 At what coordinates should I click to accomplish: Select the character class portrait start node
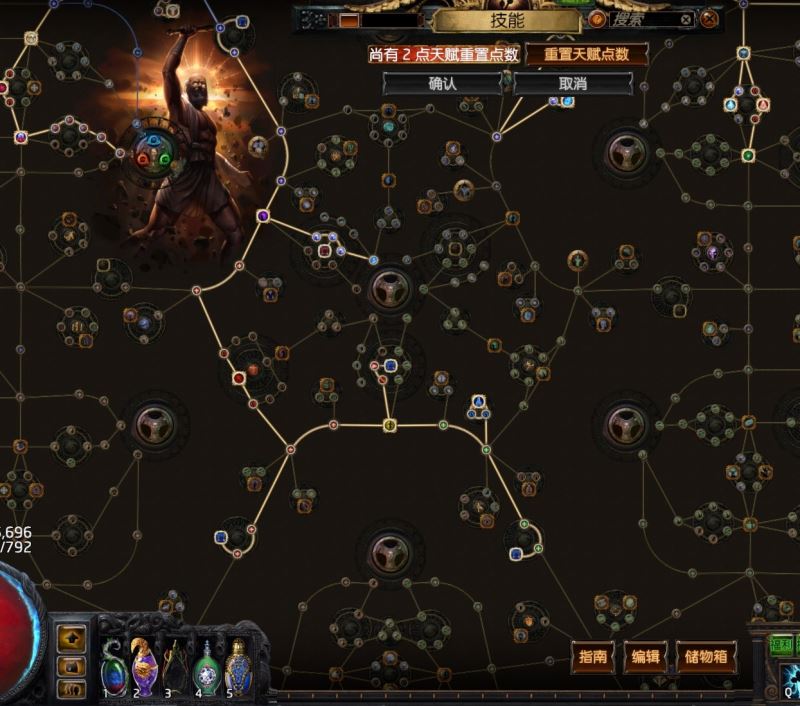(157, 155)
